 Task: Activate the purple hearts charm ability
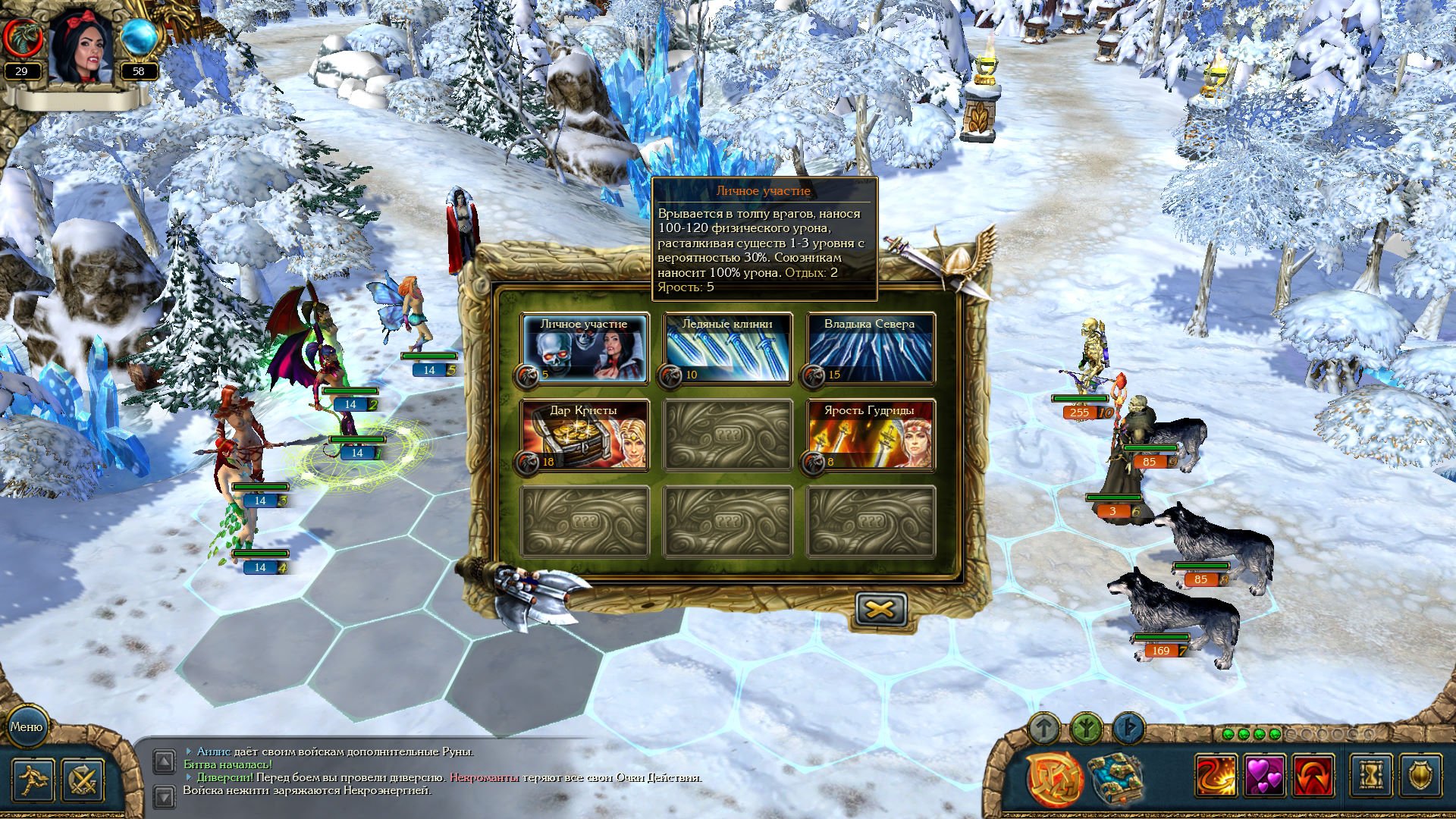[x=1265, y=775]
